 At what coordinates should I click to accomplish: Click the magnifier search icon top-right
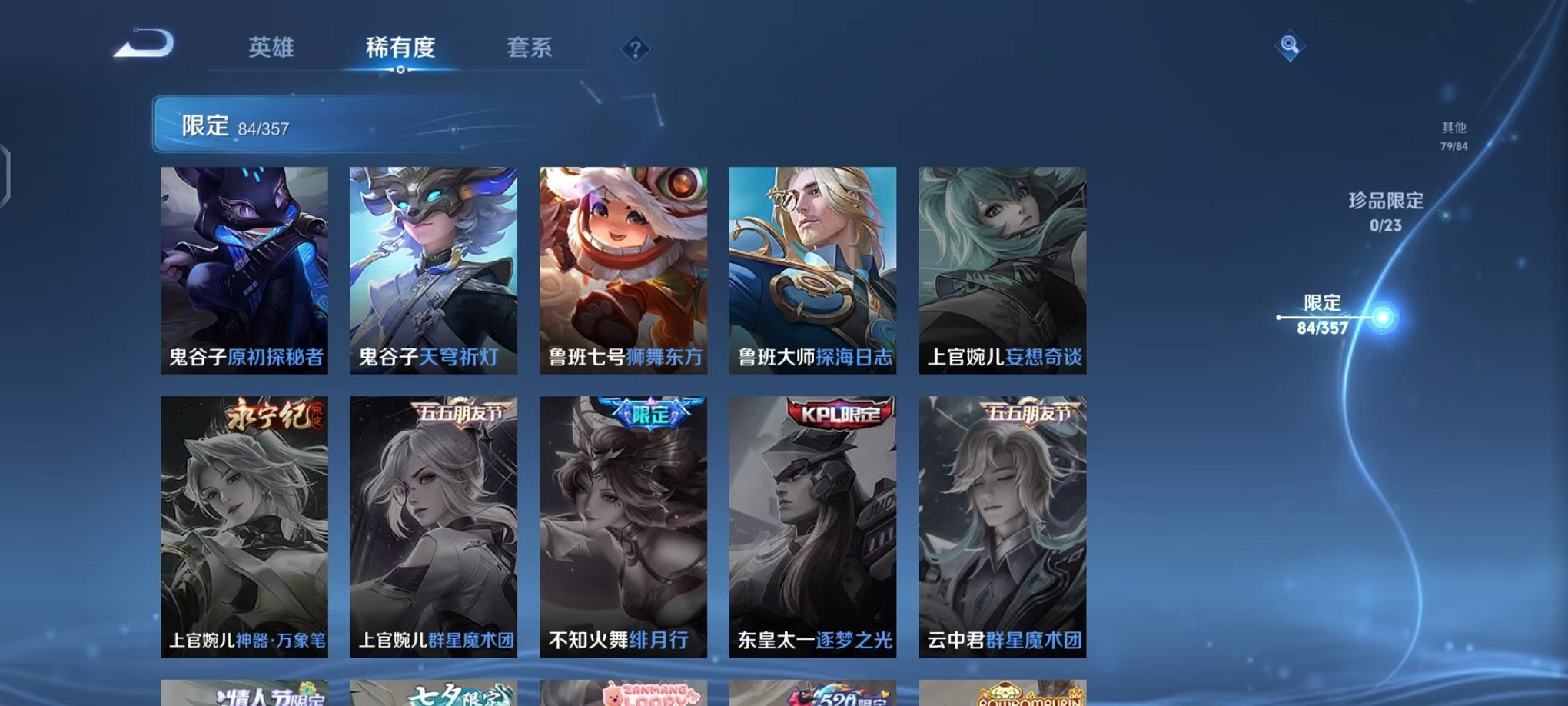click(x=1291, y=44)
